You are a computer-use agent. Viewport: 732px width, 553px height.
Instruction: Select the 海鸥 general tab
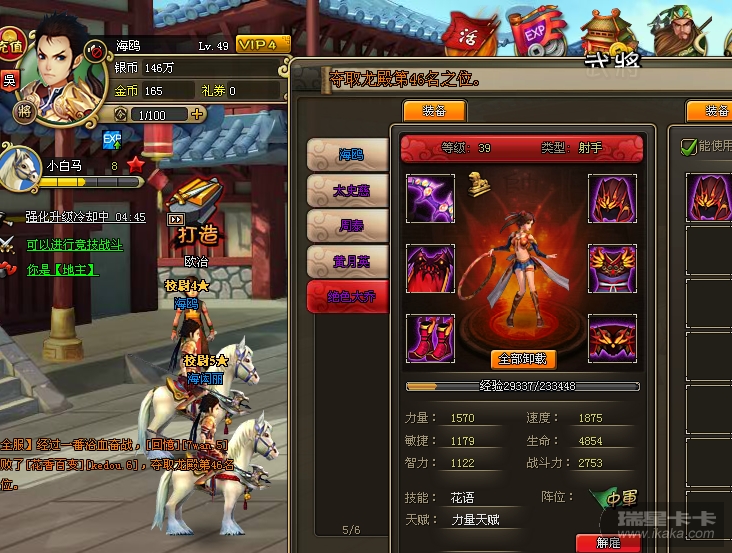click(347, 155)
